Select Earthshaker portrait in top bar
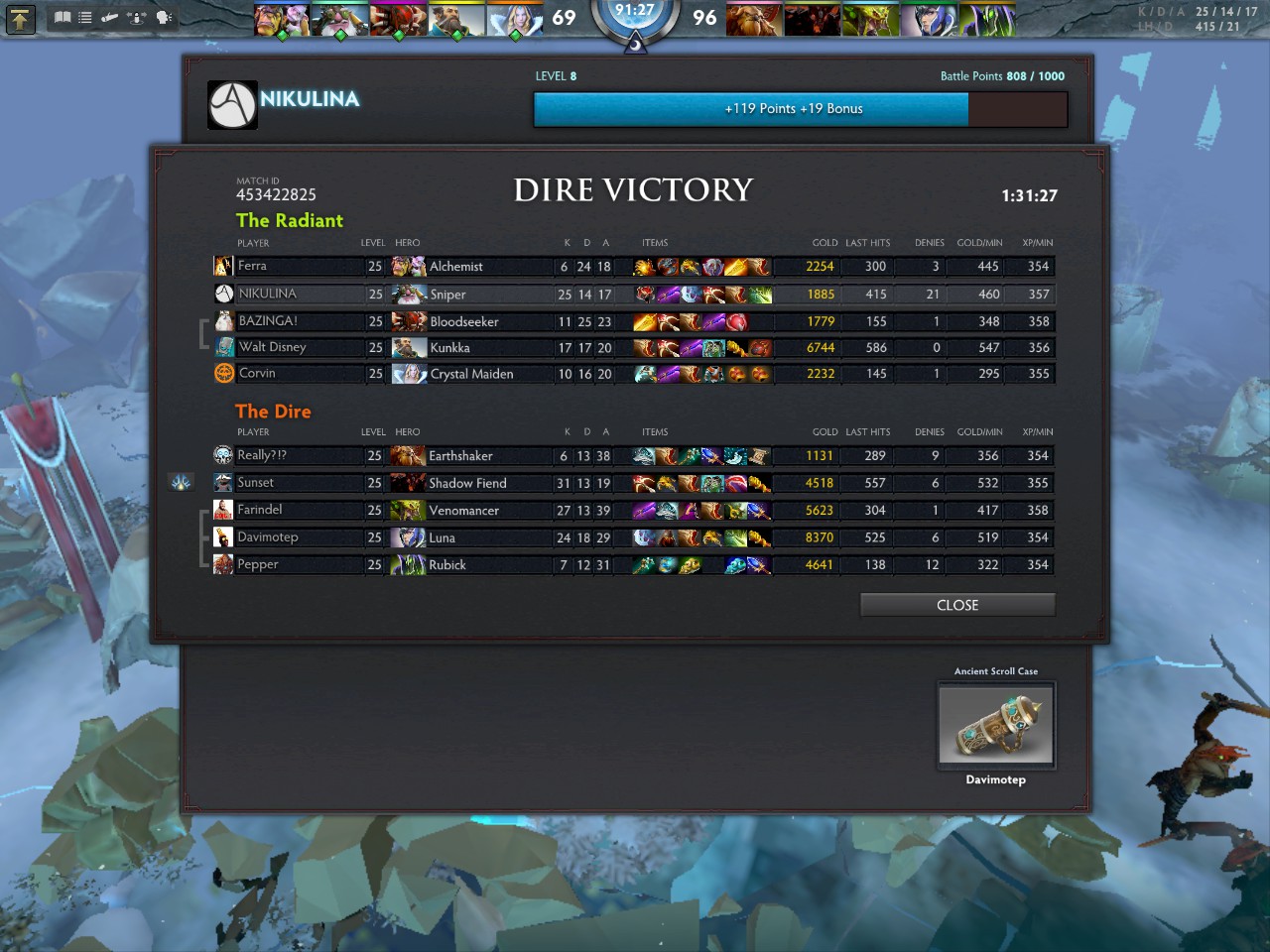The height and width of the screenshot is (952, 1270). click(x=754, y=20)
